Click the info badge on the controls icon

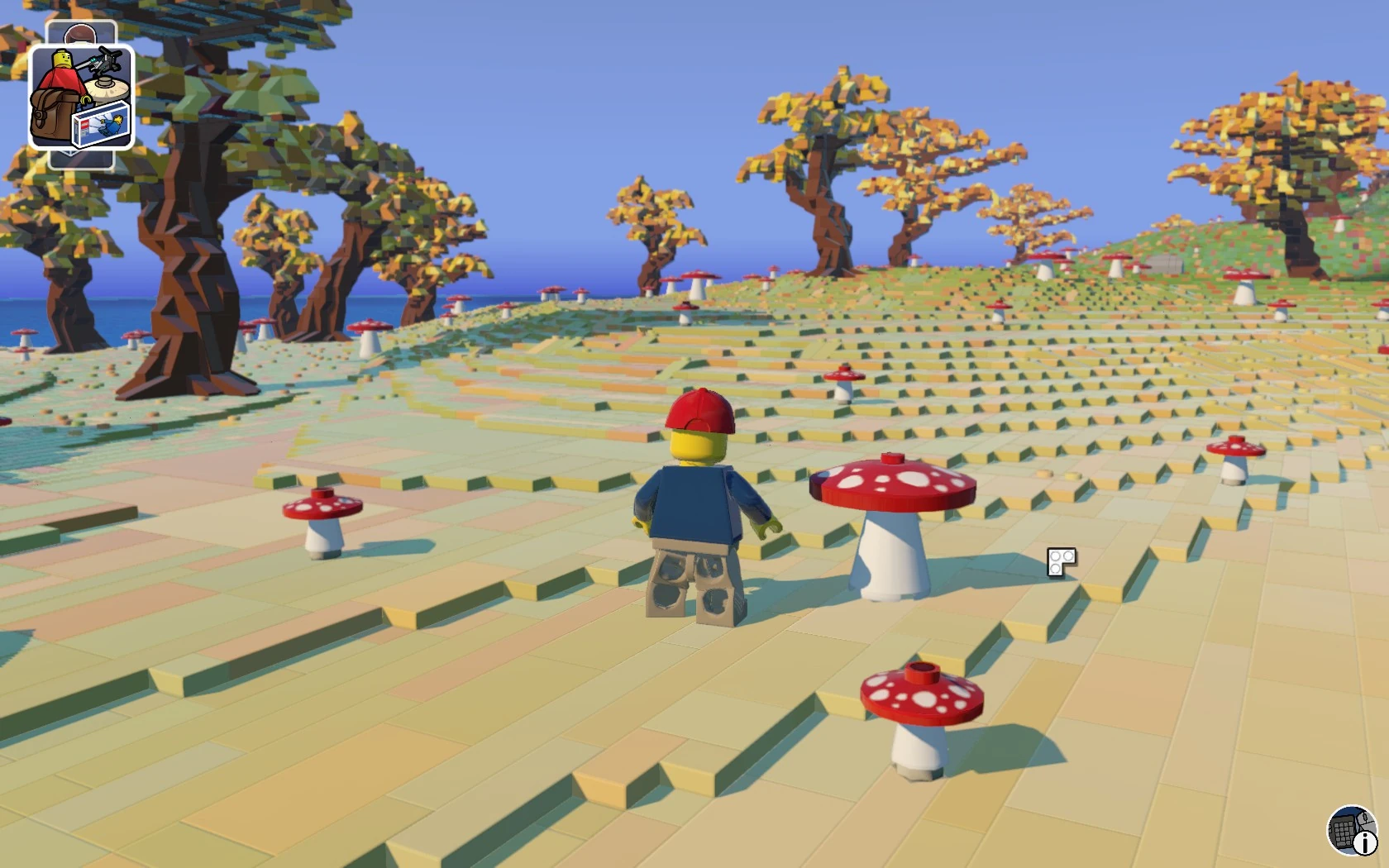click(1366, 843)
